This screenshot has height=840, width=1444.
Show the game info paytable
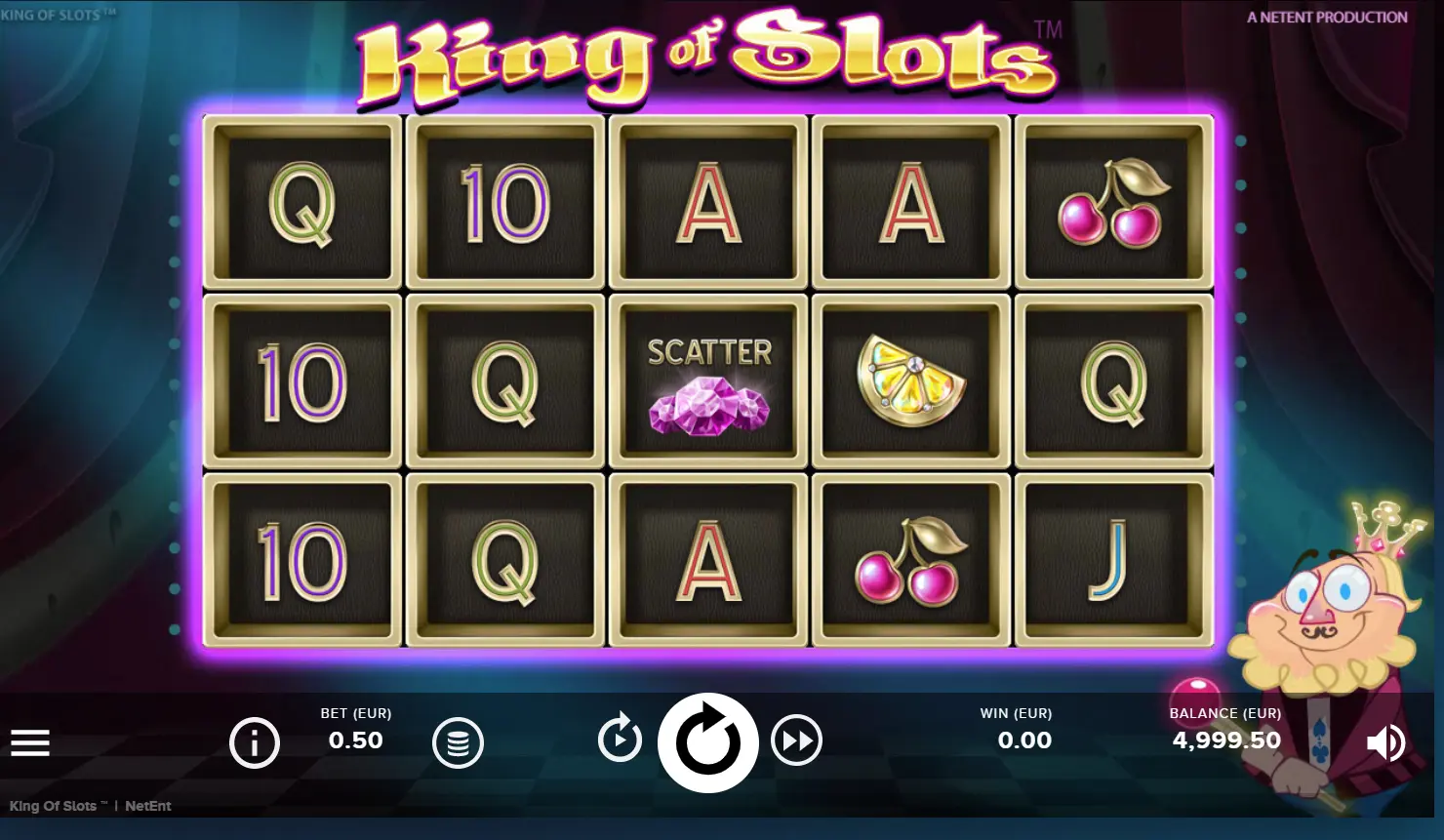tap(255, 743)
